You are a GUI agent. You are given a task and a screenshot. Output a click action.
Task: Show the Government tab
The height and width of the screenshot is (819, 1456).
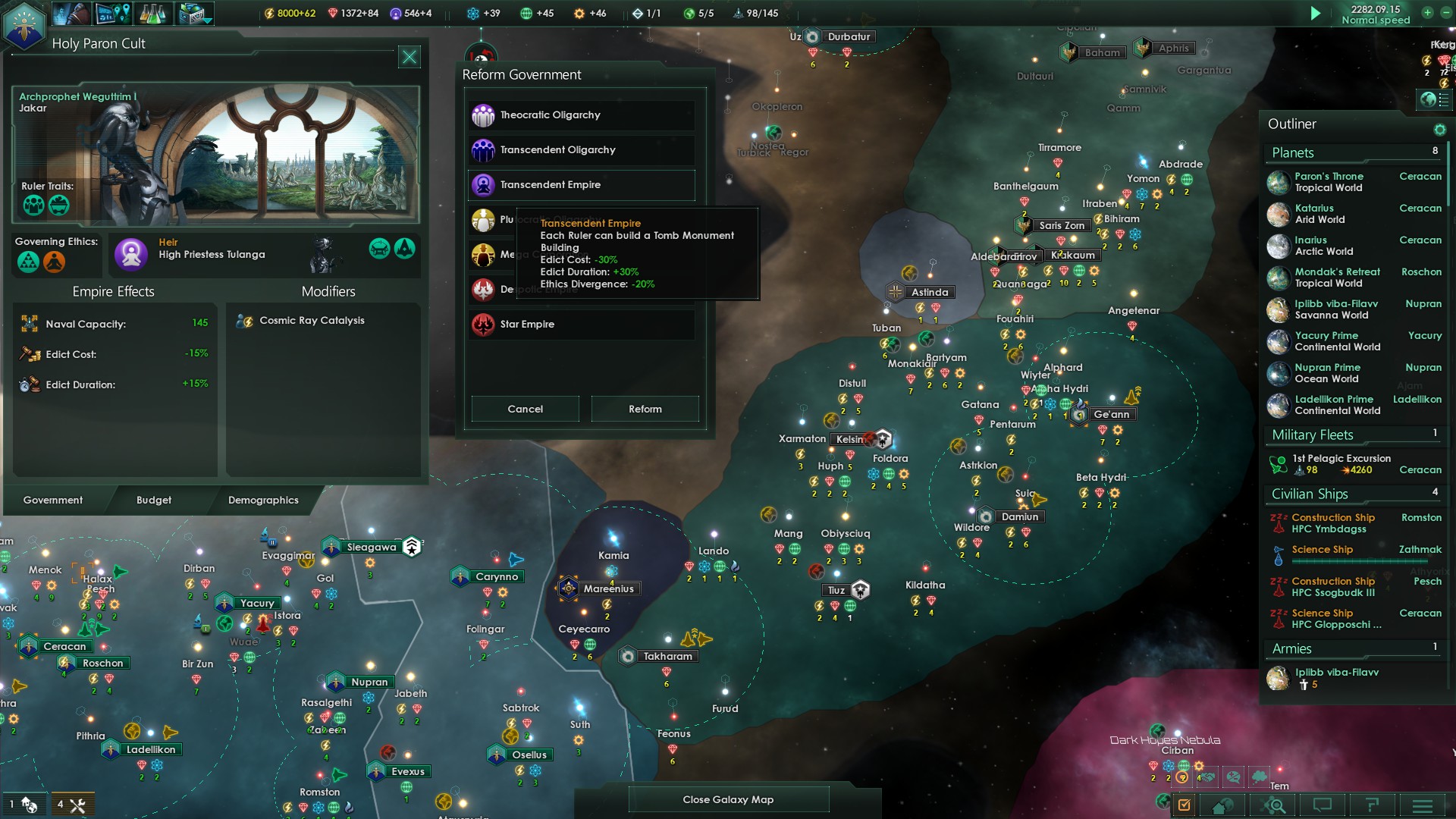tap(53, 500)
